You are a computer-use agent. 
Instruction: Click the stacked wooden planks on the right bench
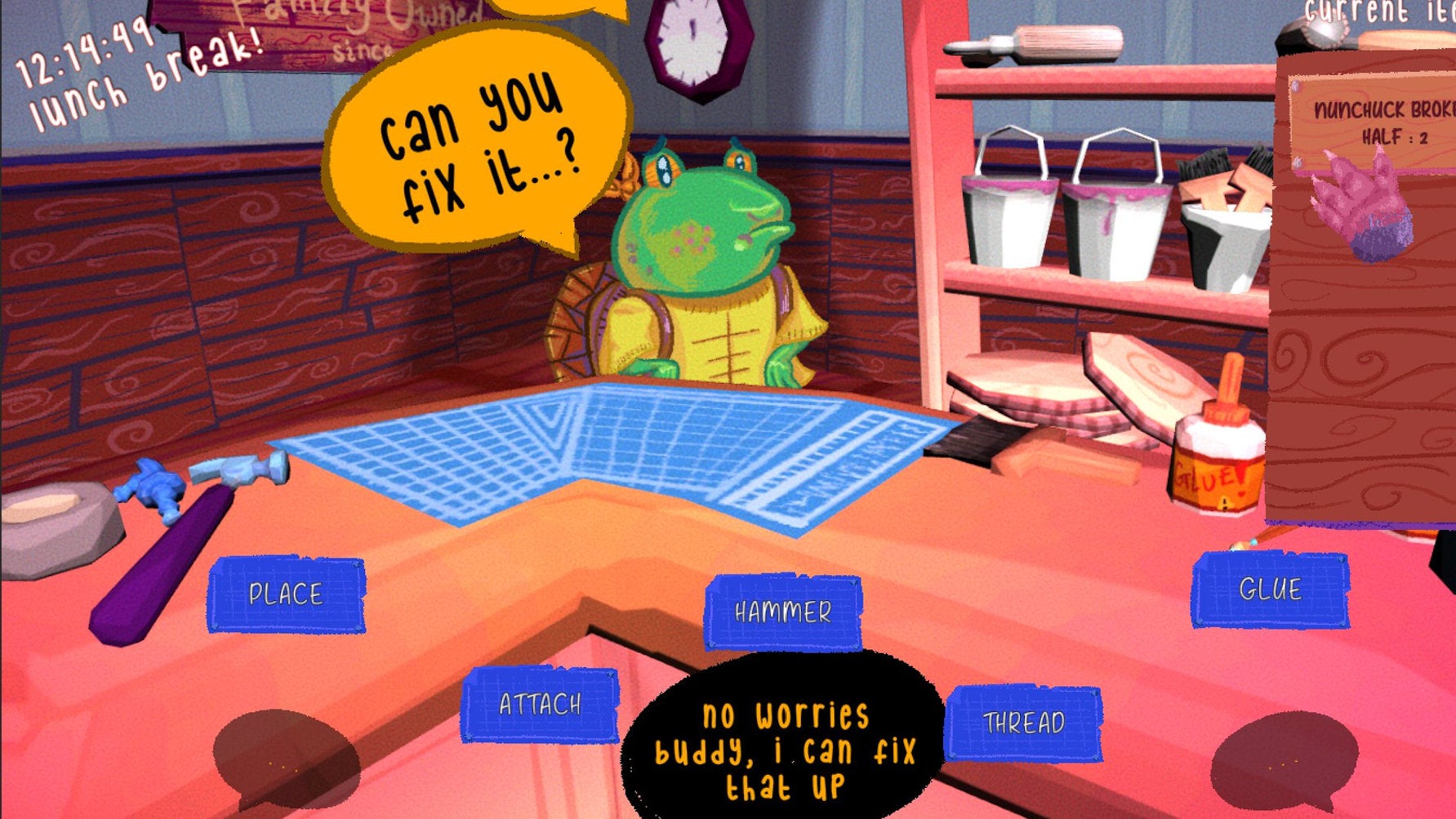coord(1053,392)
